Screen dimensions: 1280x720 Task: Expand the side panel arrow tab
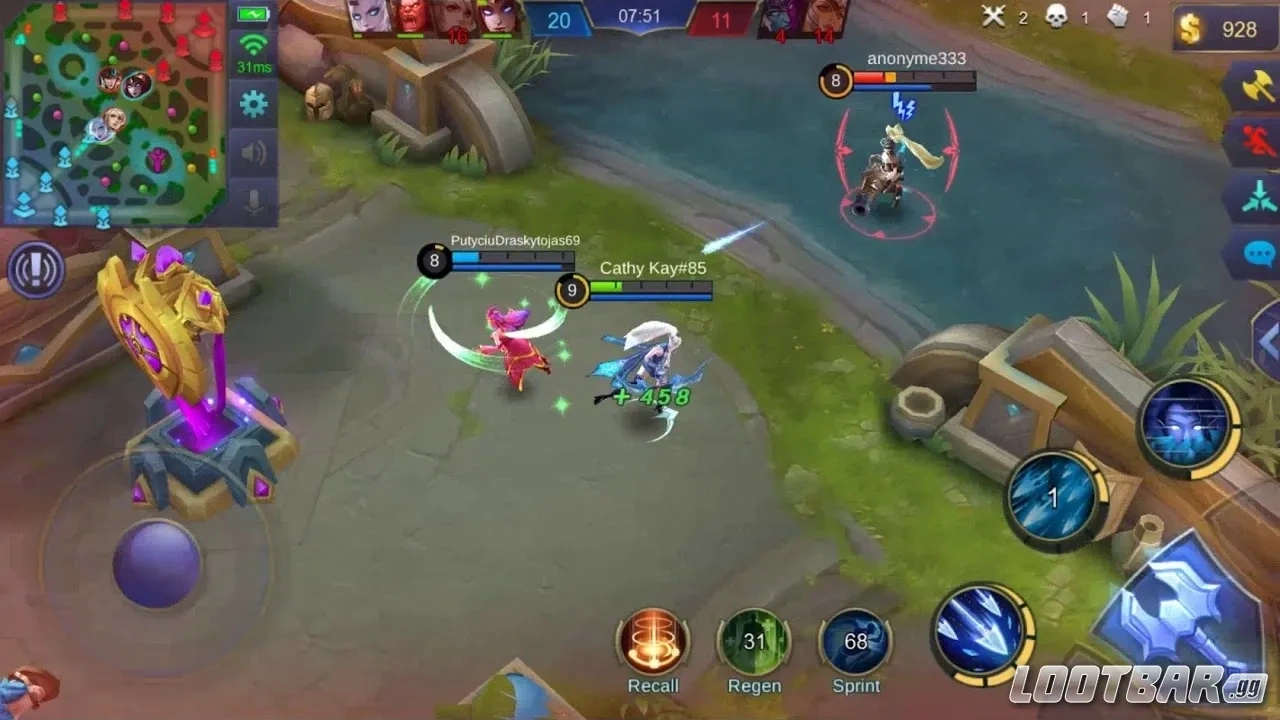click(x=1267, y=341)
